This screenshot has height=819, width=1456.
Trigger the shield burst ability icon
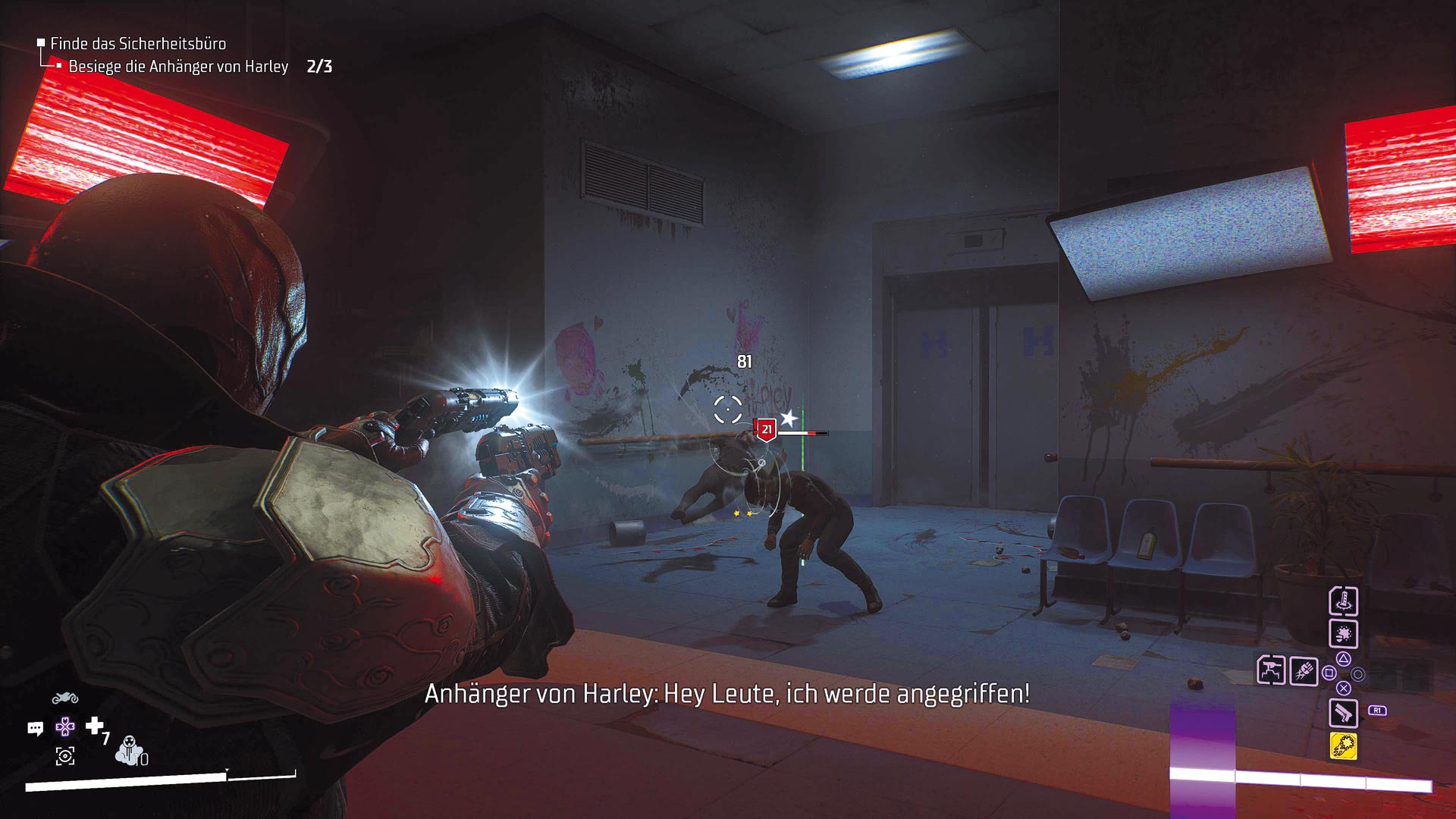[1343, 634]
